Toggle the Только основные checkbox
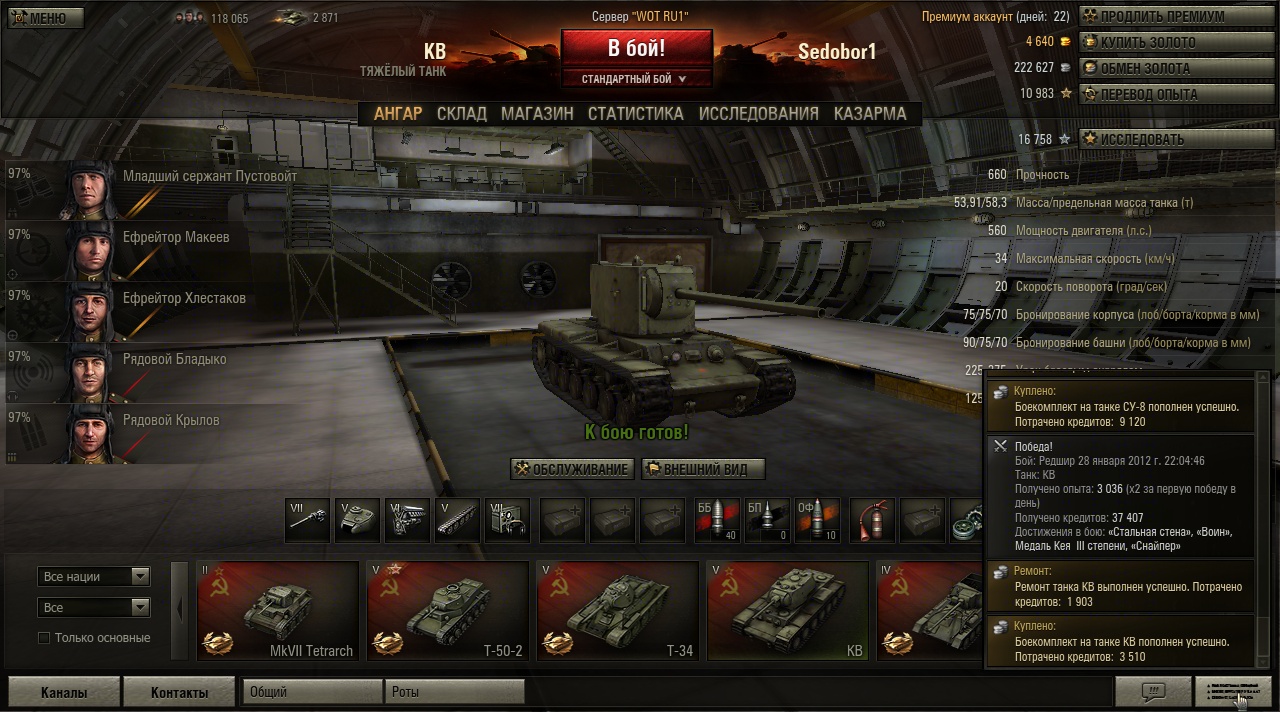The height and width of the screenshot is (712, 1280). pyautogui.click(x=44, y=638)
